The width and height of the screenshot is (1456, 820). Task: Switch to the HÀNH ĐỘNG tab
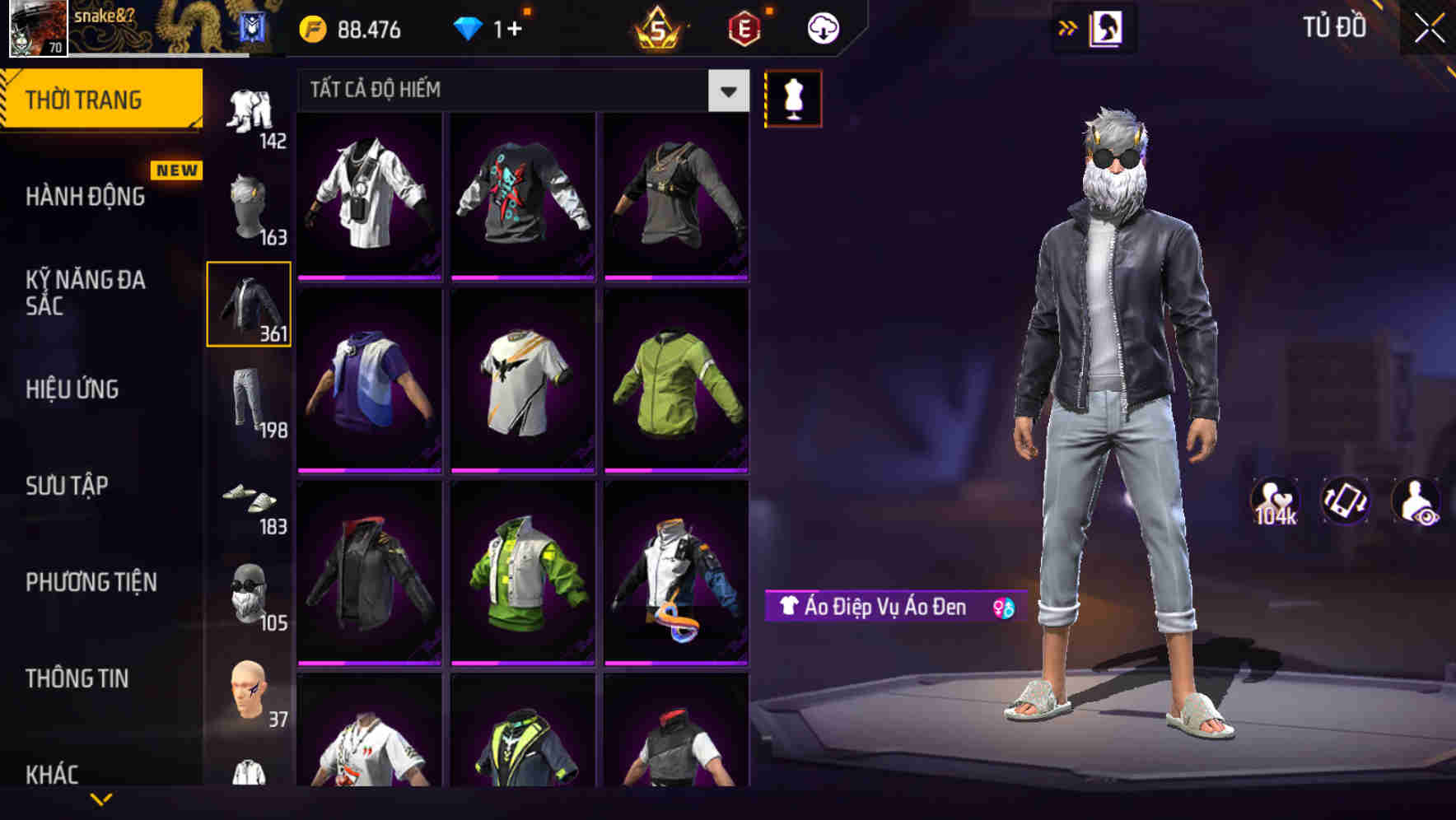click(x=83, y=197)
